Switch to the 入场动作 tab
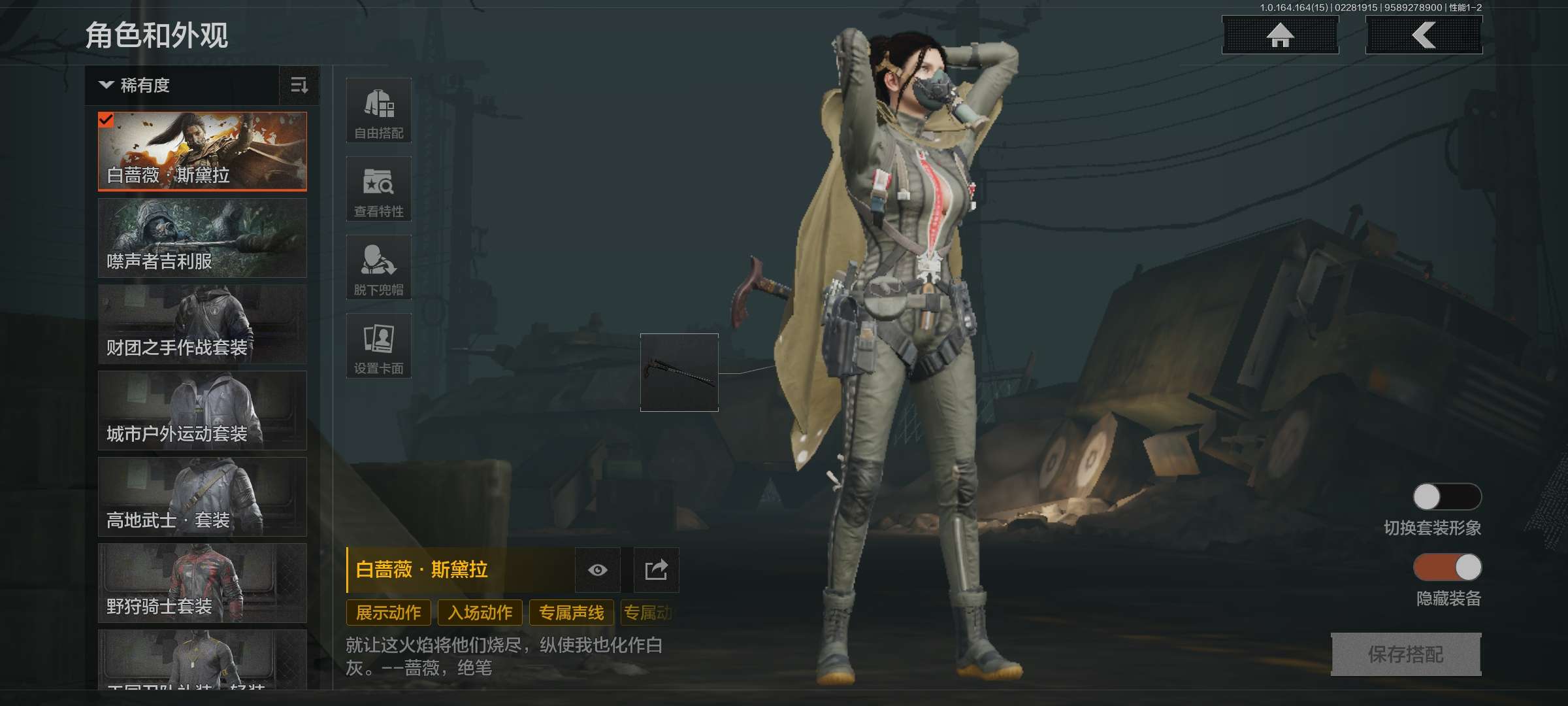Image resolution: width=1568 pixels, height=706 pixels. (x=480, y=613)
